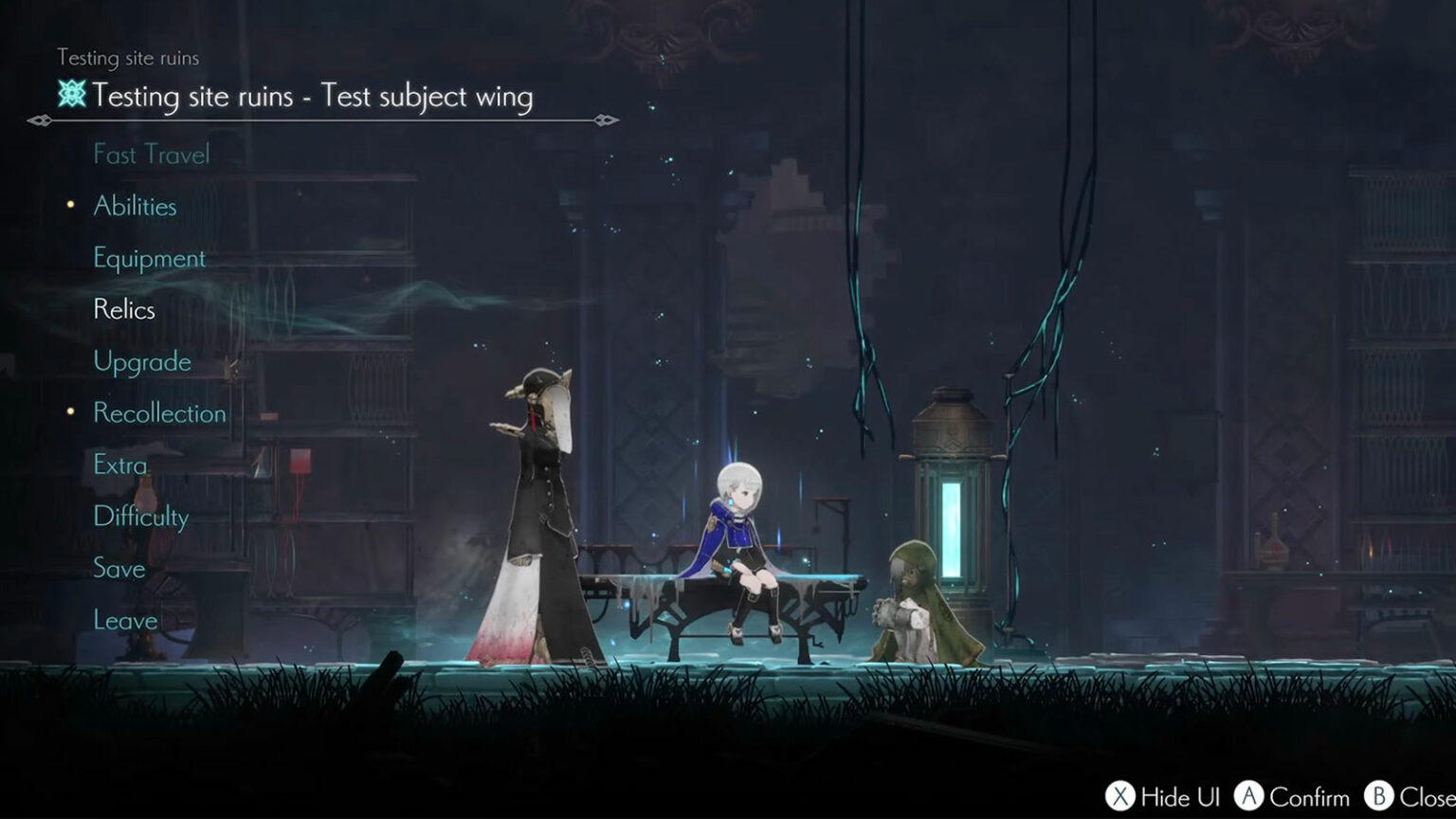Choose Leave to exit the rest menu
This screenshot has width=1456, height=819.
pos(124,620)
